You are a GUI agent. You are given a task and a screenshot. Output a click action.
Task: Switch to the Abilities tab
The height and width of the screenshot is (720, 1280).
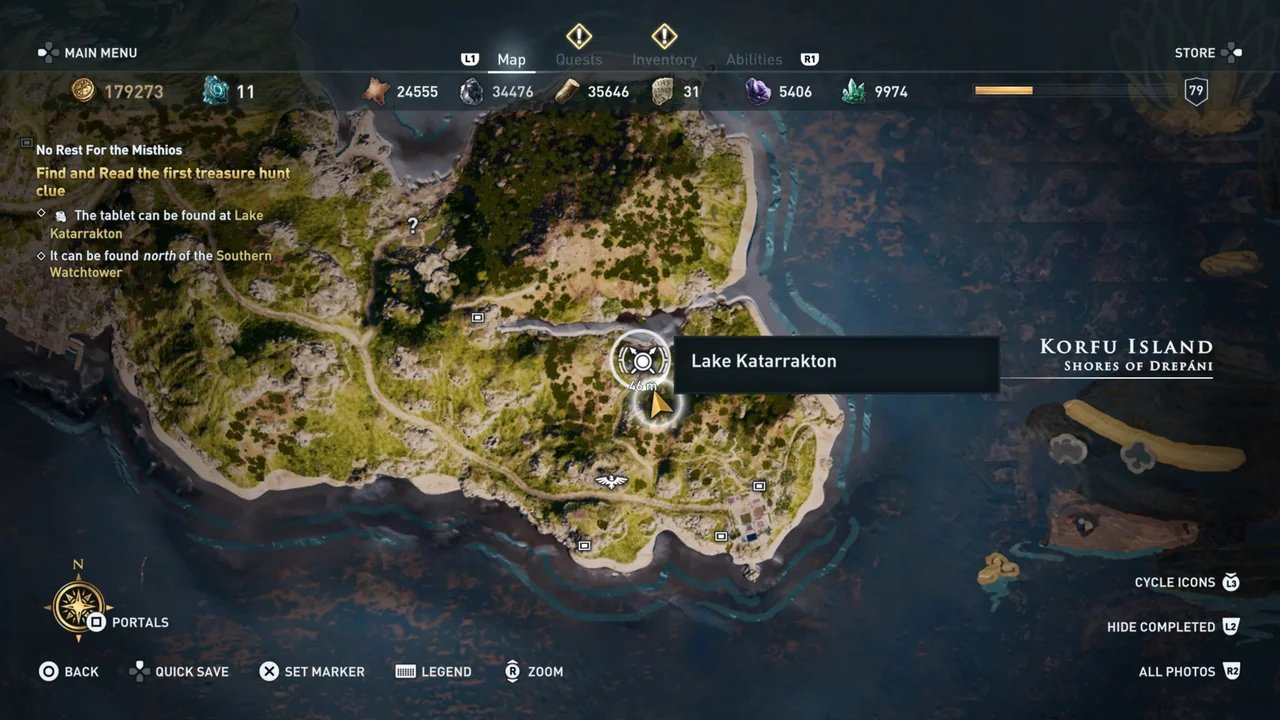pyautogui.click(x=754, y=60)
